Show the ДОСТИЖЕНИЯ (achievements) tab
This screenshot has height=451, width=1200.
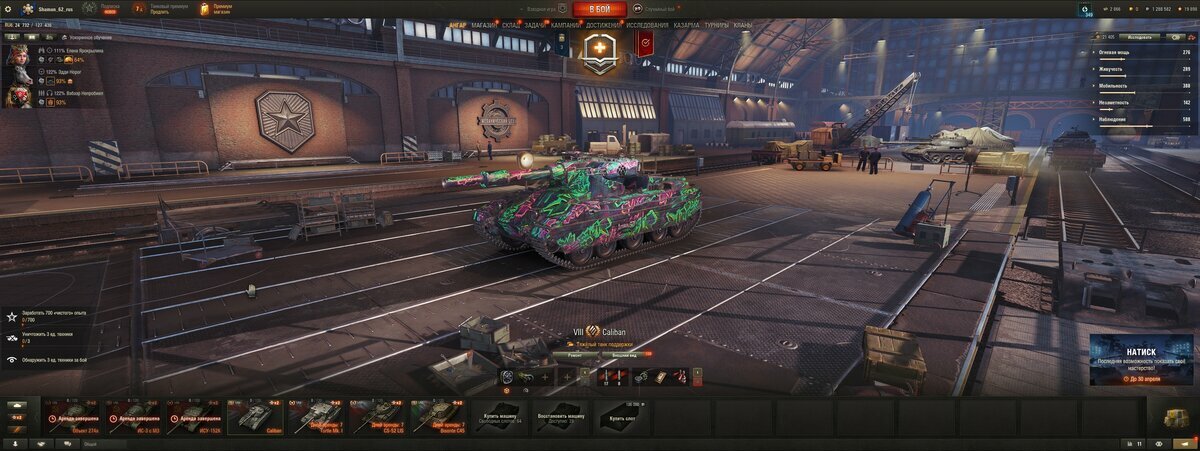(603, 24)
